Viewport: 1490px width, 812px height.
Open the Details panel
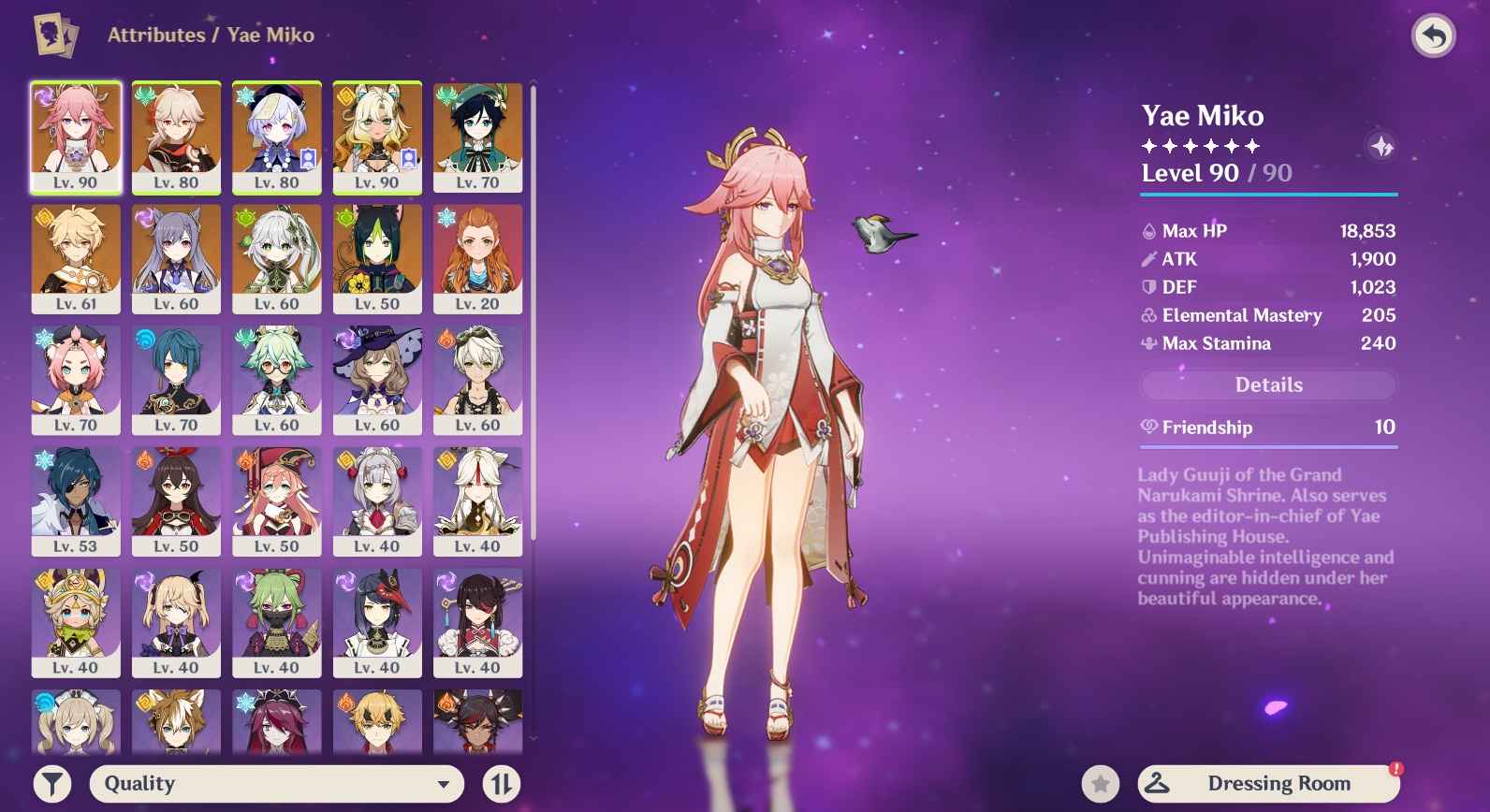coord(1266,384)
